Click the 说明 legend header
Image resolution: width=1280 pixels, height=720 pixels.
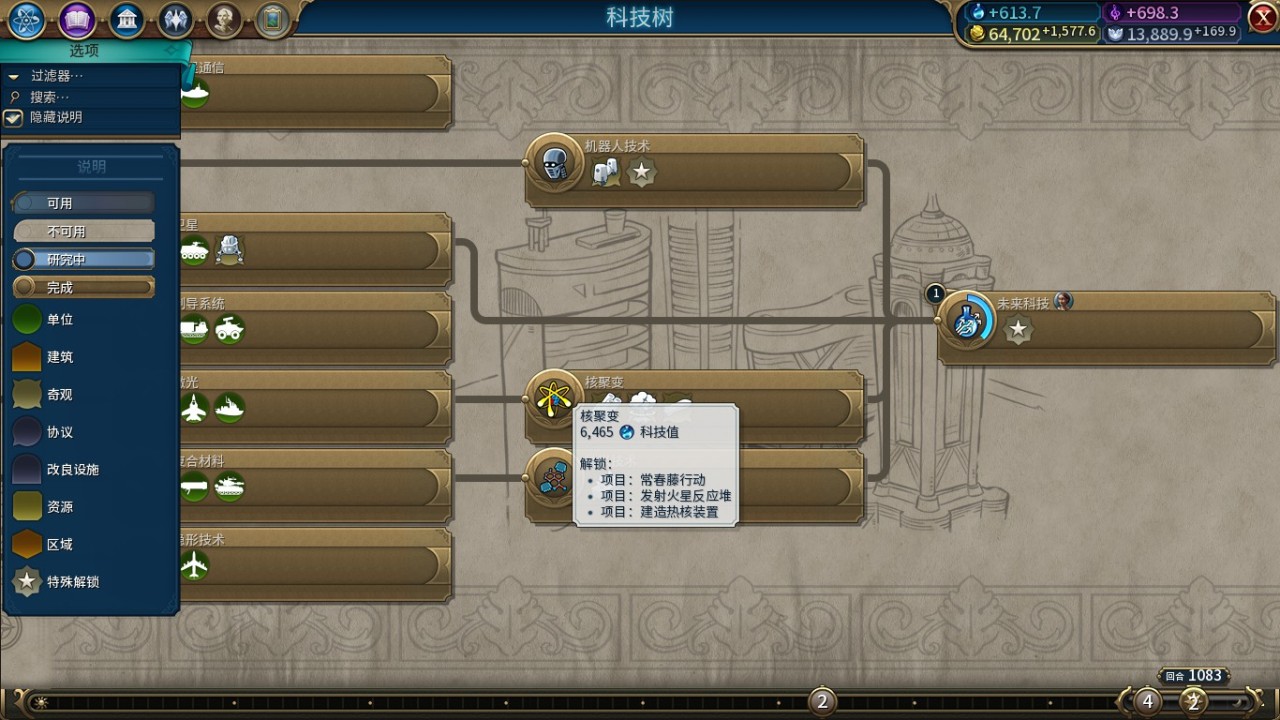90,166
